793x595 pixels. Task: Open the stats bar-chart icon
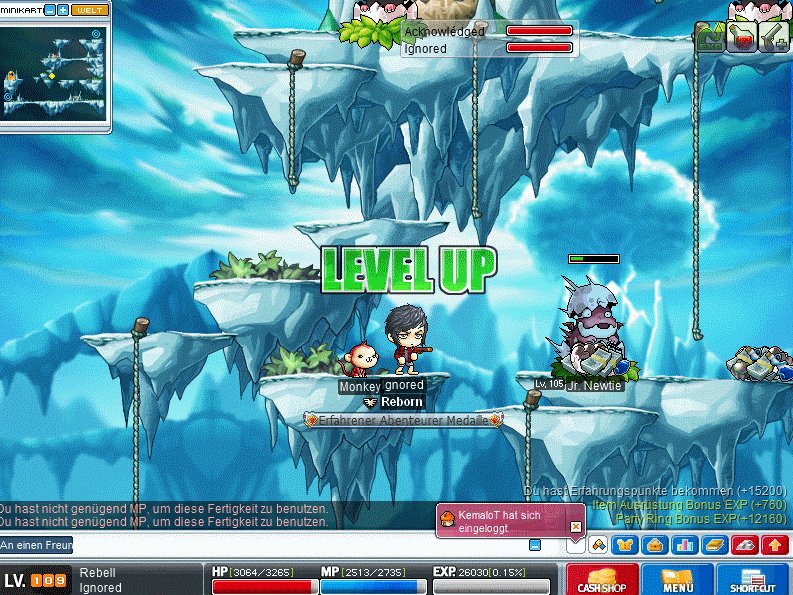tap(686, 545)
